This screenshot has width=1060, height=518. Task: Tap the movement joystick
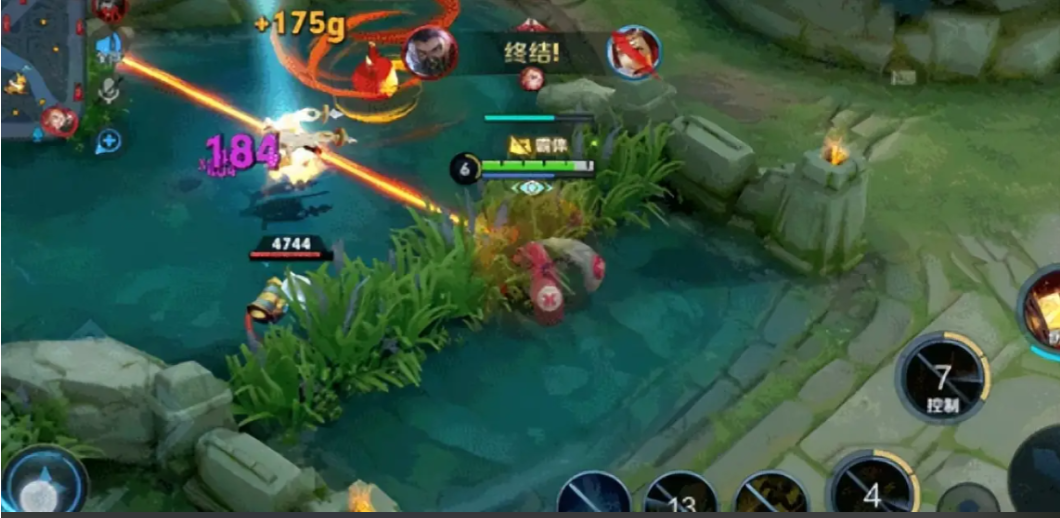42,488
